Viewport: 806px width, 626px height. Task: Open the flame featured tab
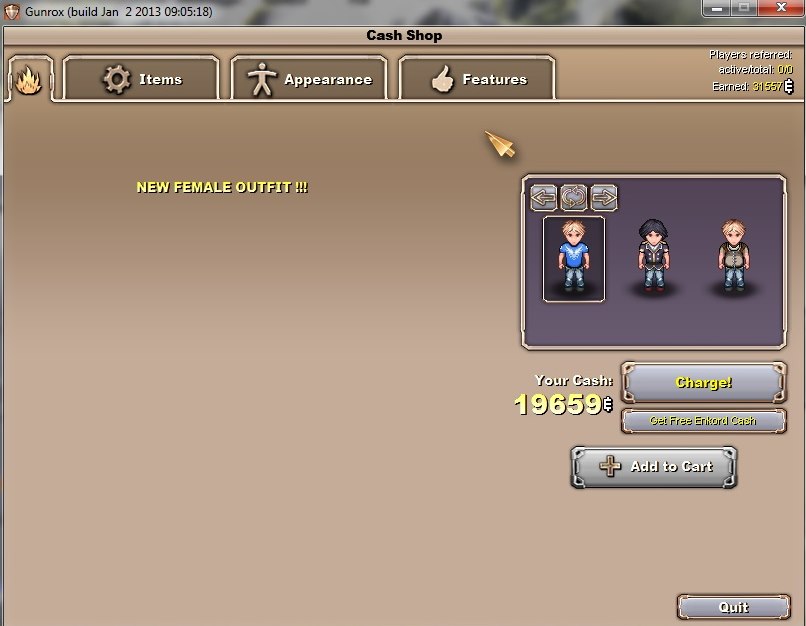[x=28, y=79]
